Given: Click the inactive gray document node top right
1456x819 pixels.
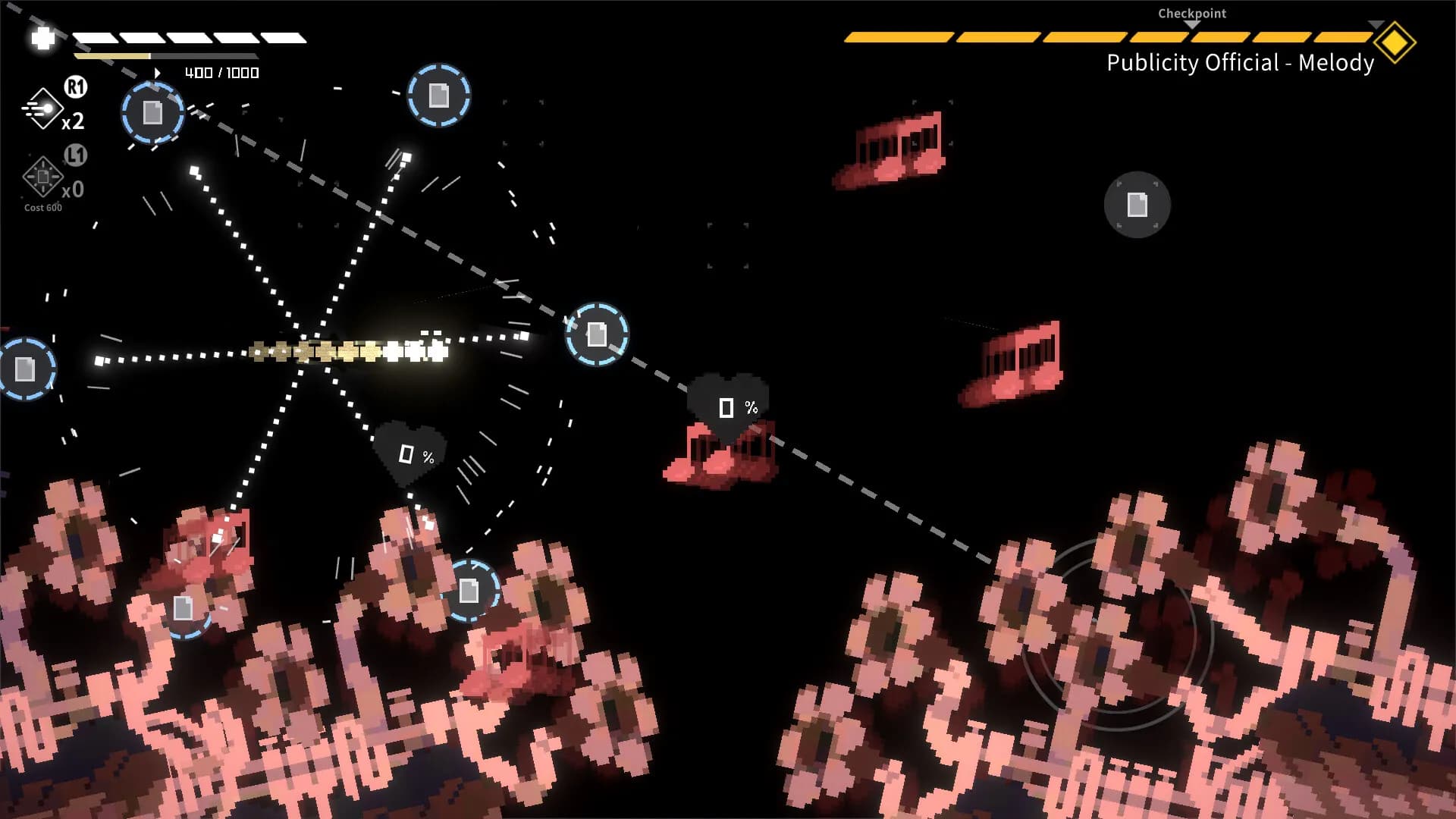Looking at the screenshot, I should pyautogui.click(x=1137, y=203).
